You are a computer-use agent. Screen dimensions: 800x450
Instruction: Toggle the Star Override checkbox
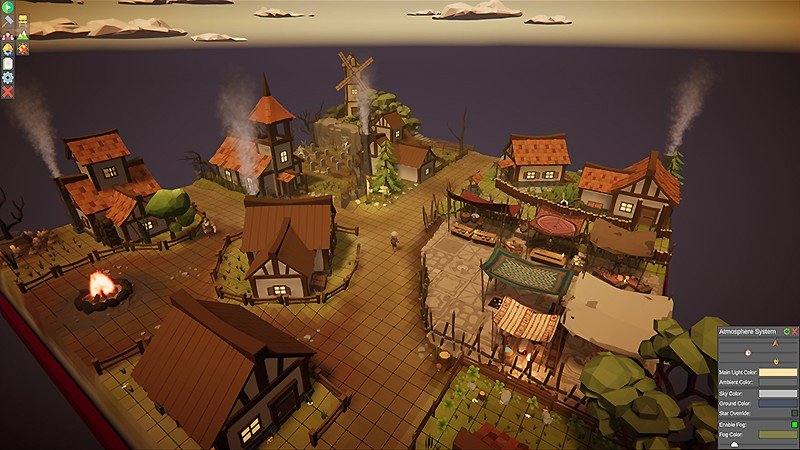point(794,413)
